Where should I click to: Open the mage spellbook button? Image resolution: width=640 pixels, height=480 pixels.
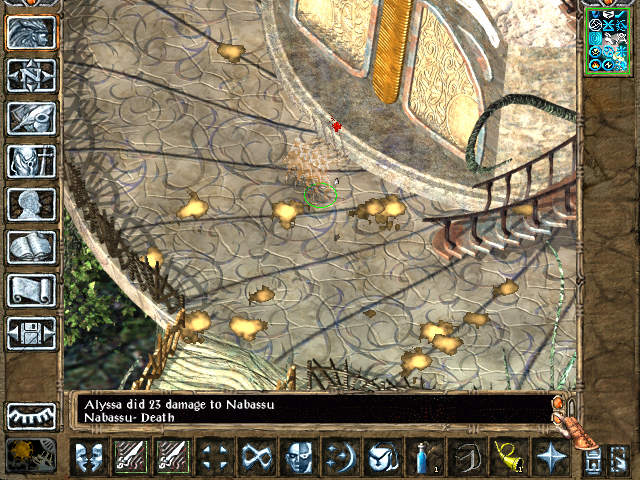32,247
